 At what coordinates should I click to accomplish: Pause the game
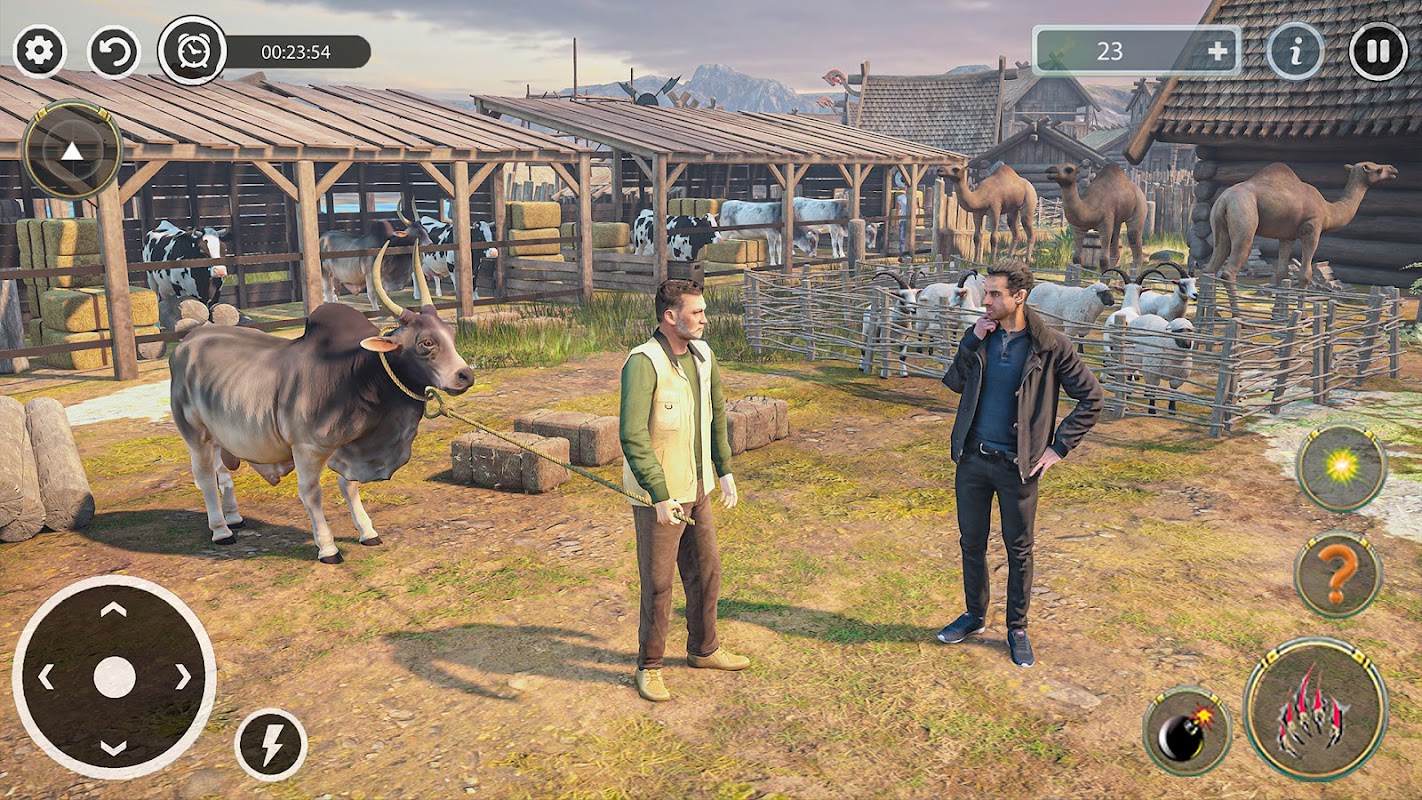(1378, 52)
